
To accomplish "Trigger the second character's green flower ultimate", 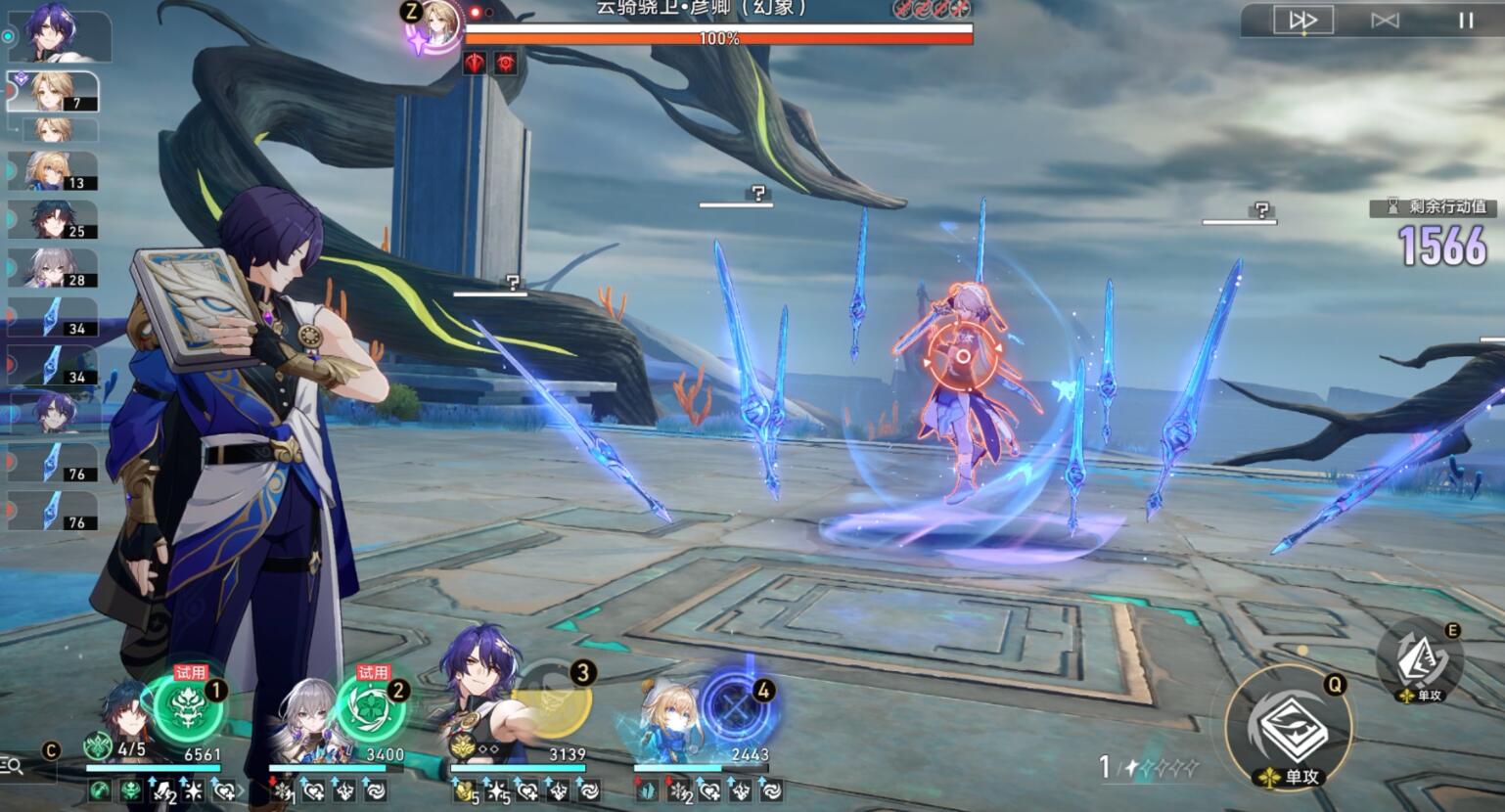I will coord(371,707).
